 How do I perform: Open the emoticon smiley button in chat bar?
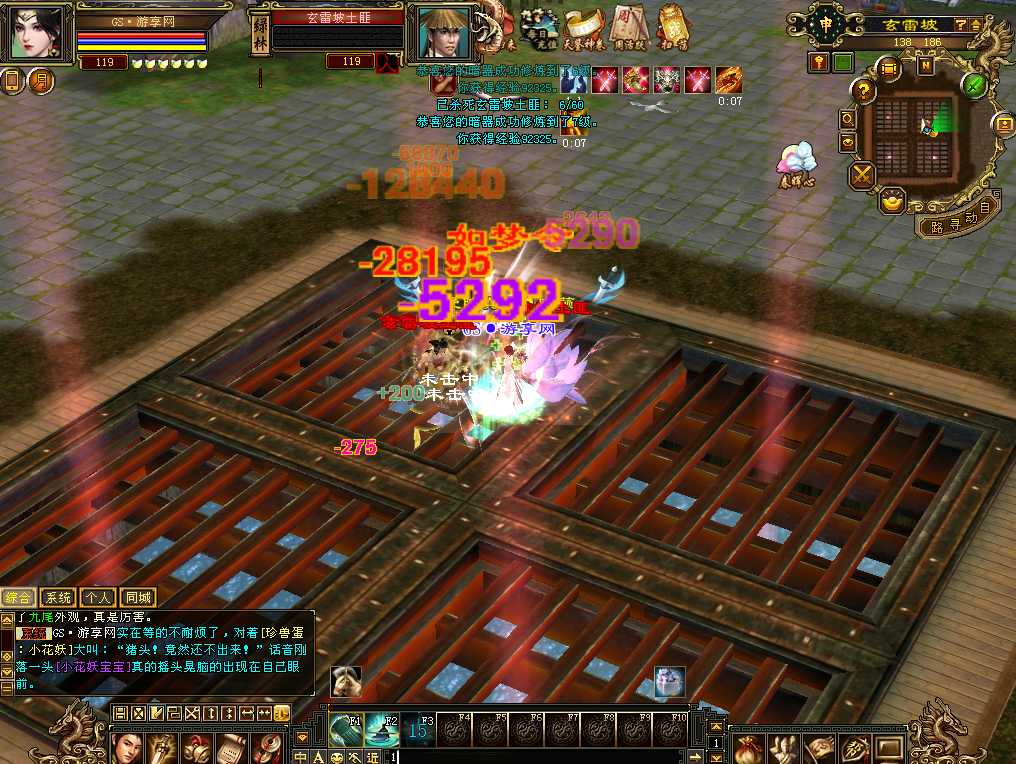click(x=336, y=757)
